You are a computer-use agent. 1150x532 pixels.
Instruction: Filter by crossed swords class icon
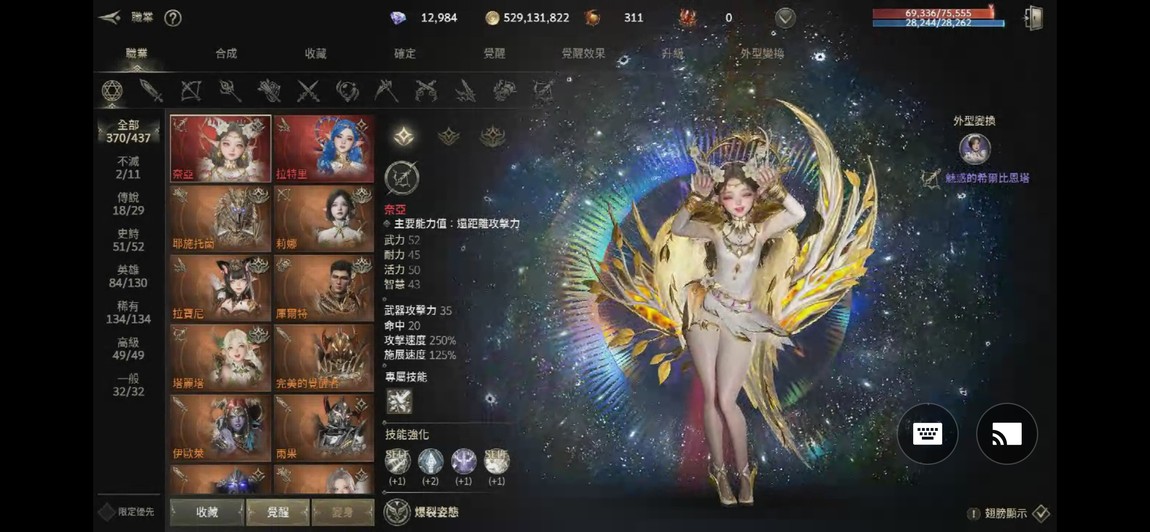pos(308,91)
